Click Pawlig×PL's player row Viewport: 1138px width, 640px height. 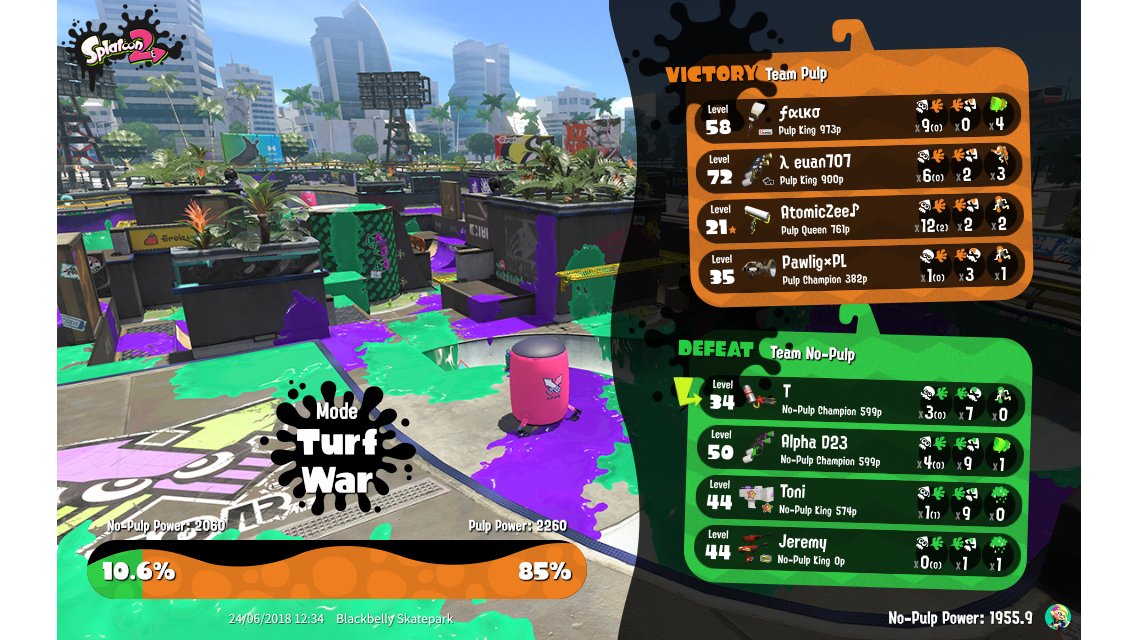(x=860, y=270)
